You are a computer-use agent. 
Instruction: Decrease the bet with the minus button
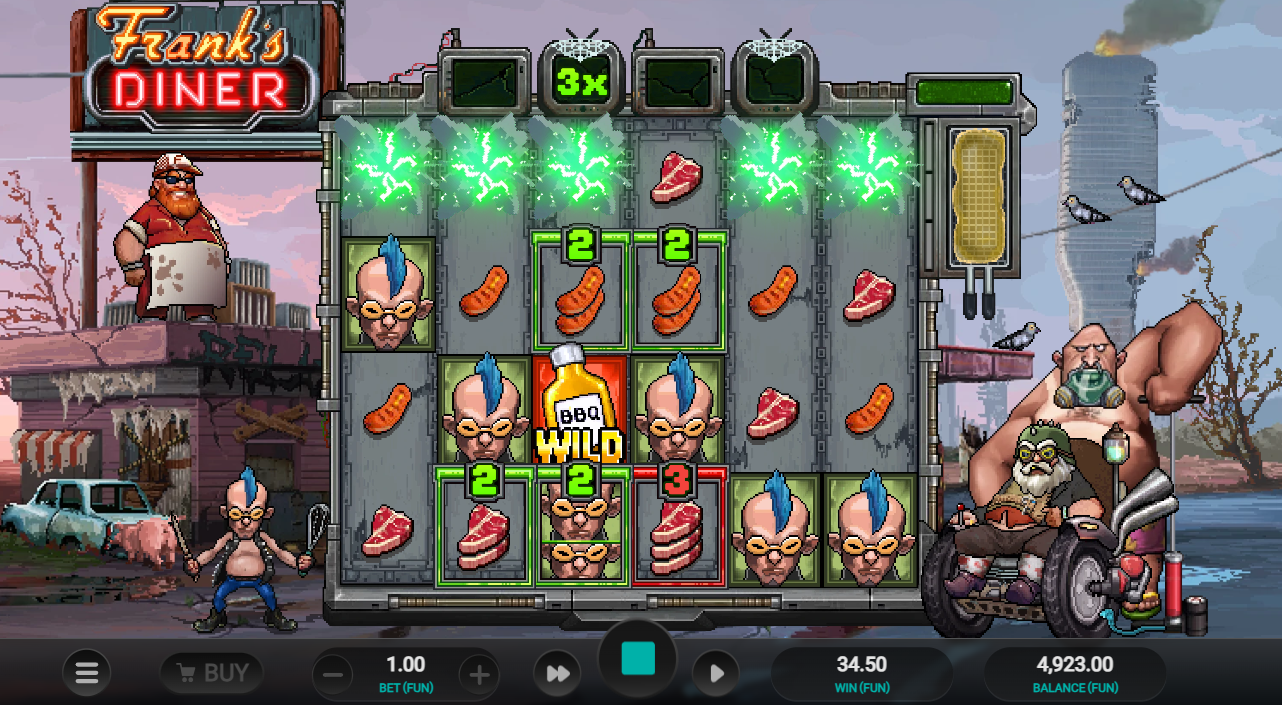pos(334,675)
